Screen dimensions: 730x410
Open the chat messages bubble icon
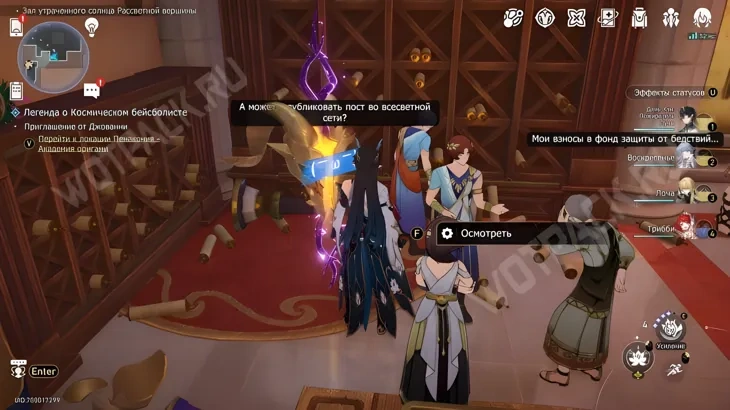[x=92, y=91]
